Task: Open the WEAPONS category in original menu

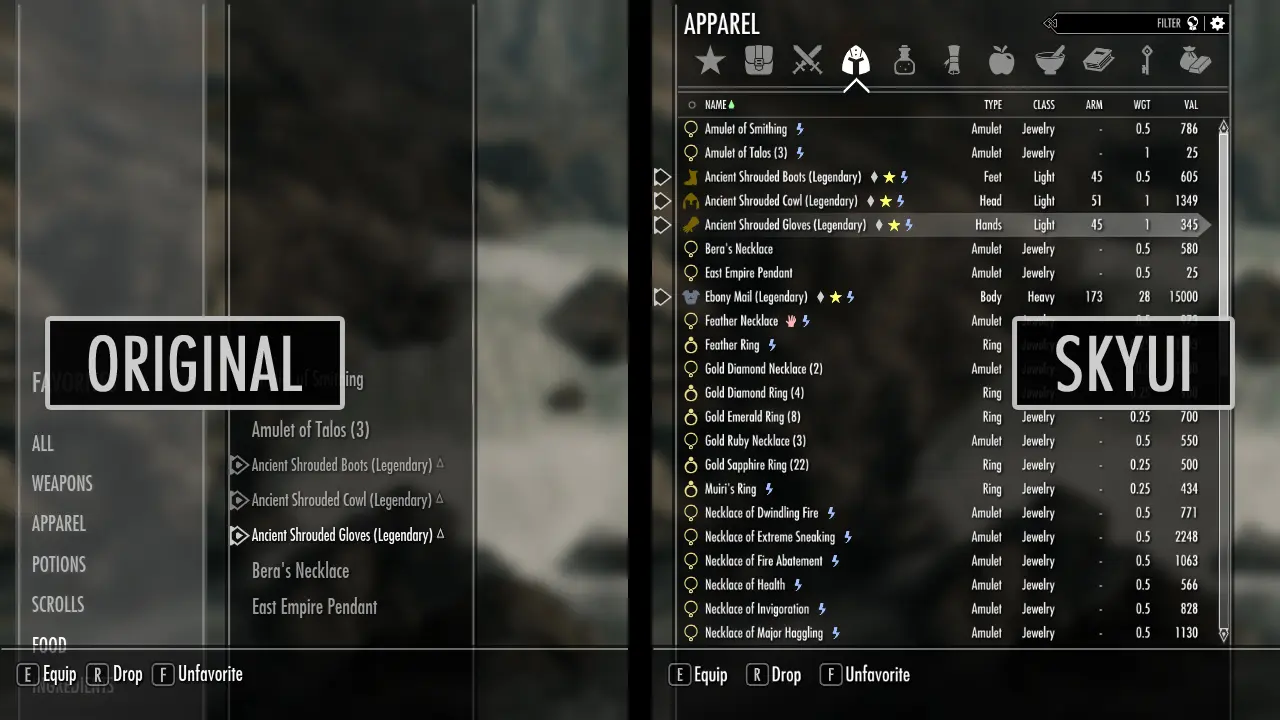Action: coord(62,483)
